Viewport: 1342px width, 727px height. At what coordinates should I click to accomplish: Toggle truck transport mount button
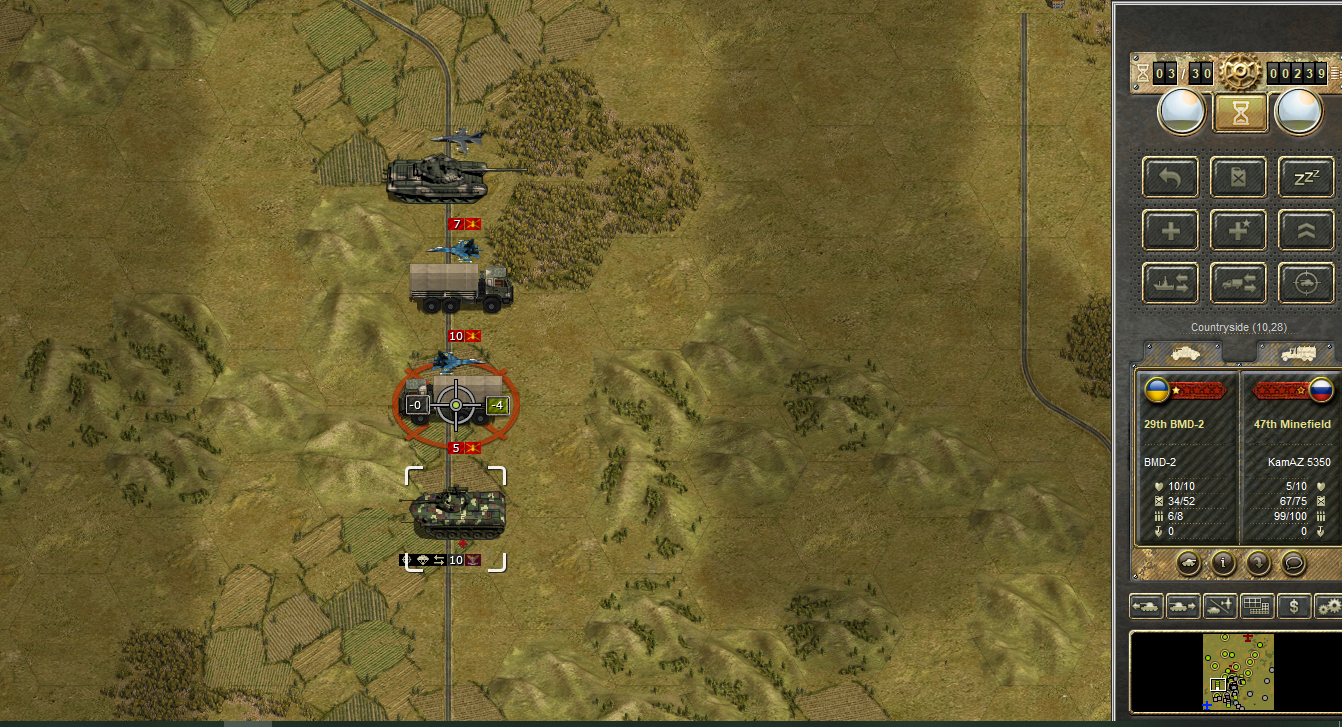click(x=1238, y=283)
